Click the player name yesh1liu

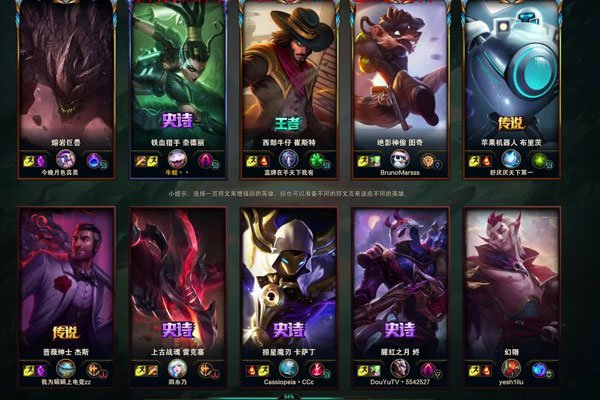(x=511, y=384)
